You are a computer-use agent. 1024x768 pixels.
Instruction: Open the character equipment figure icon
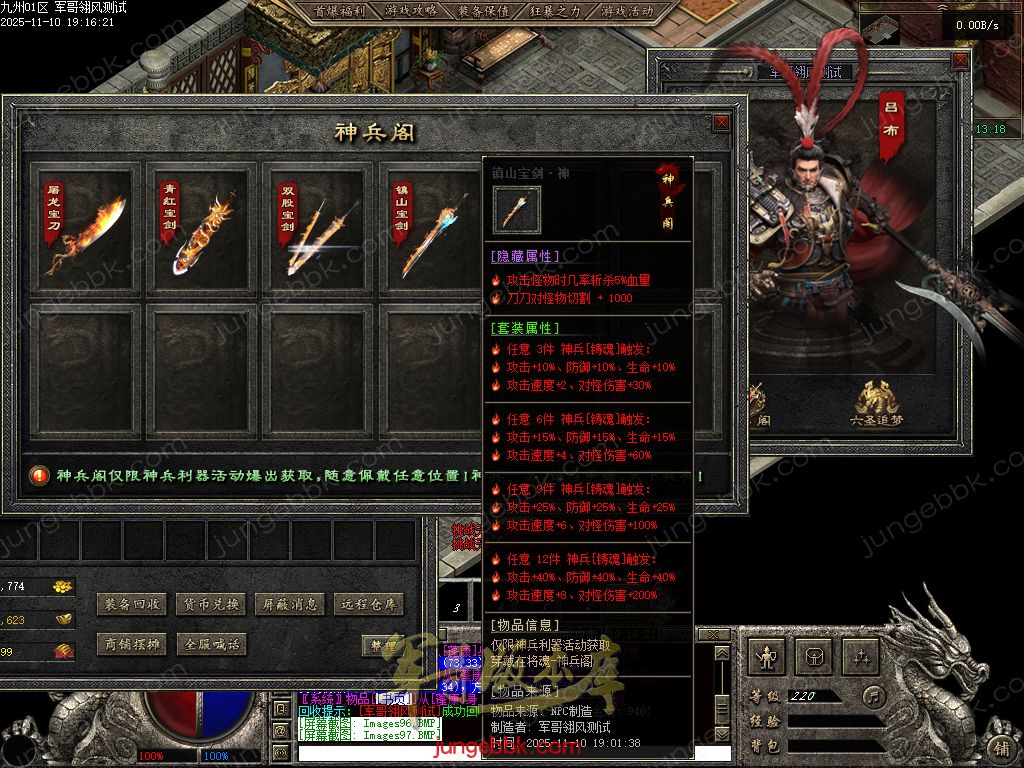[767, 657]
